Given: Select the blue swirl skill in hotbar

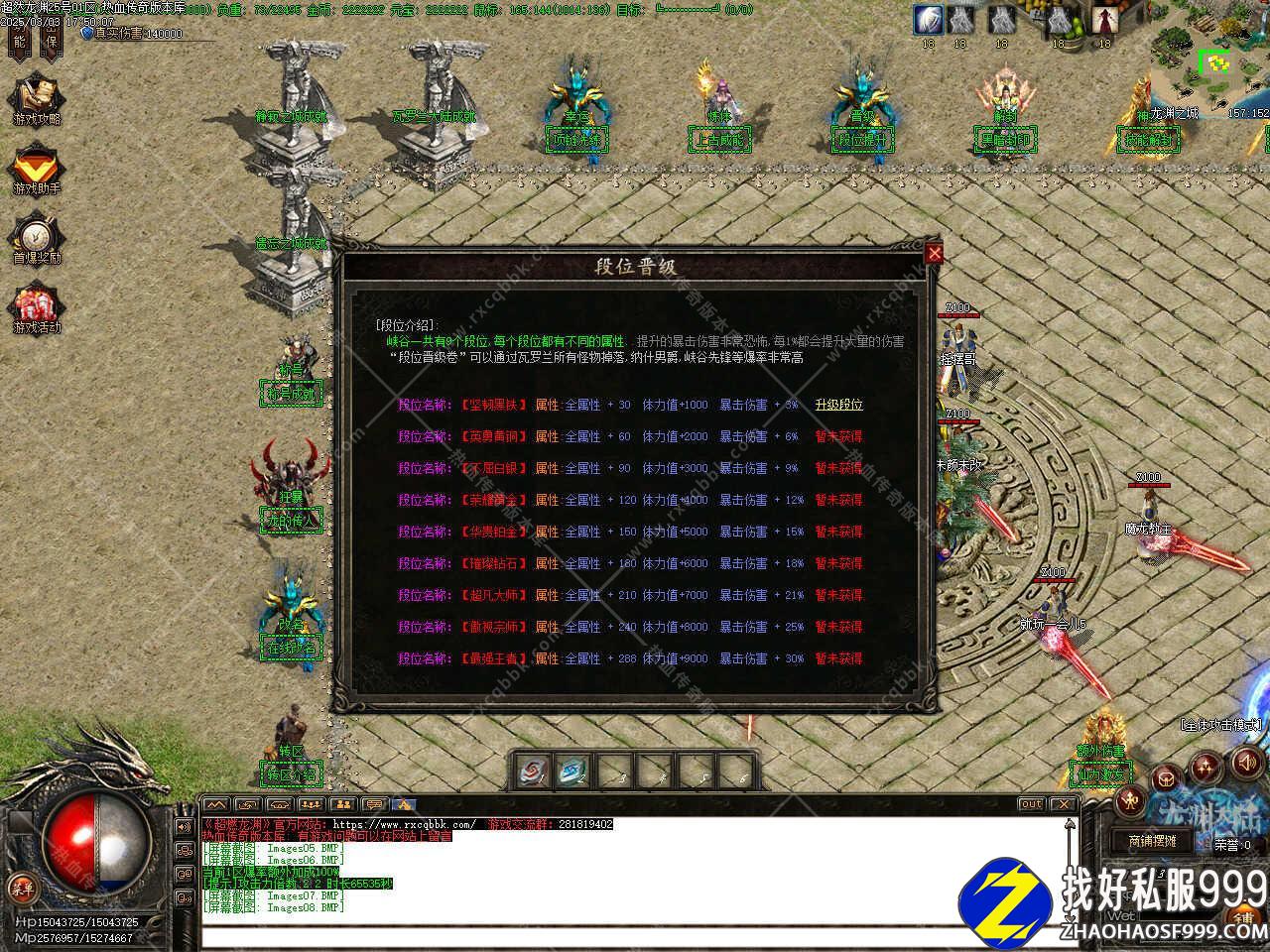Looking at the screenshot, I should 573,771.
